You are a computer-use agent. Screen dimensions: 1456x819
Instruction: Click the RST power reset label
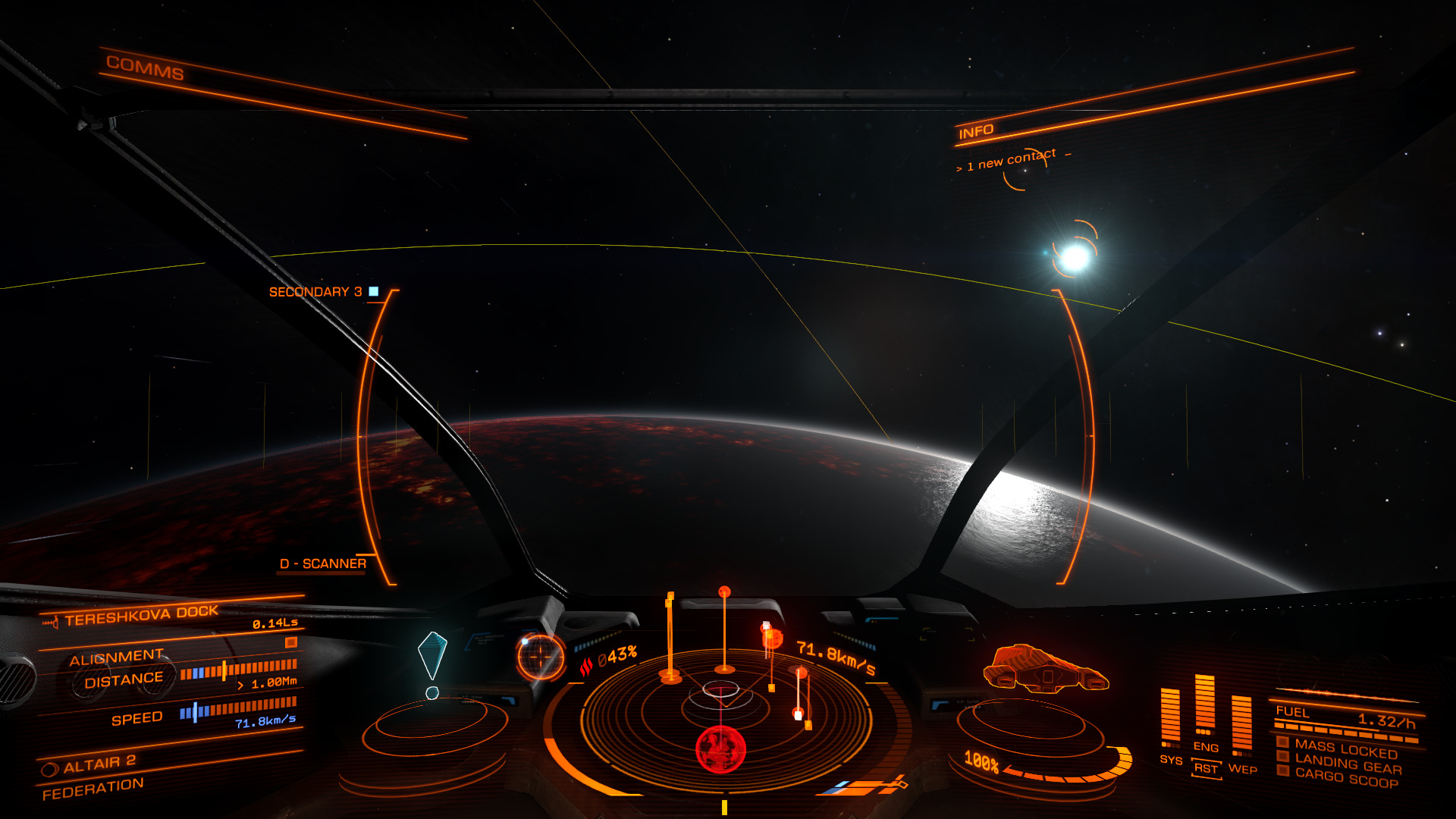[1206, 768]
